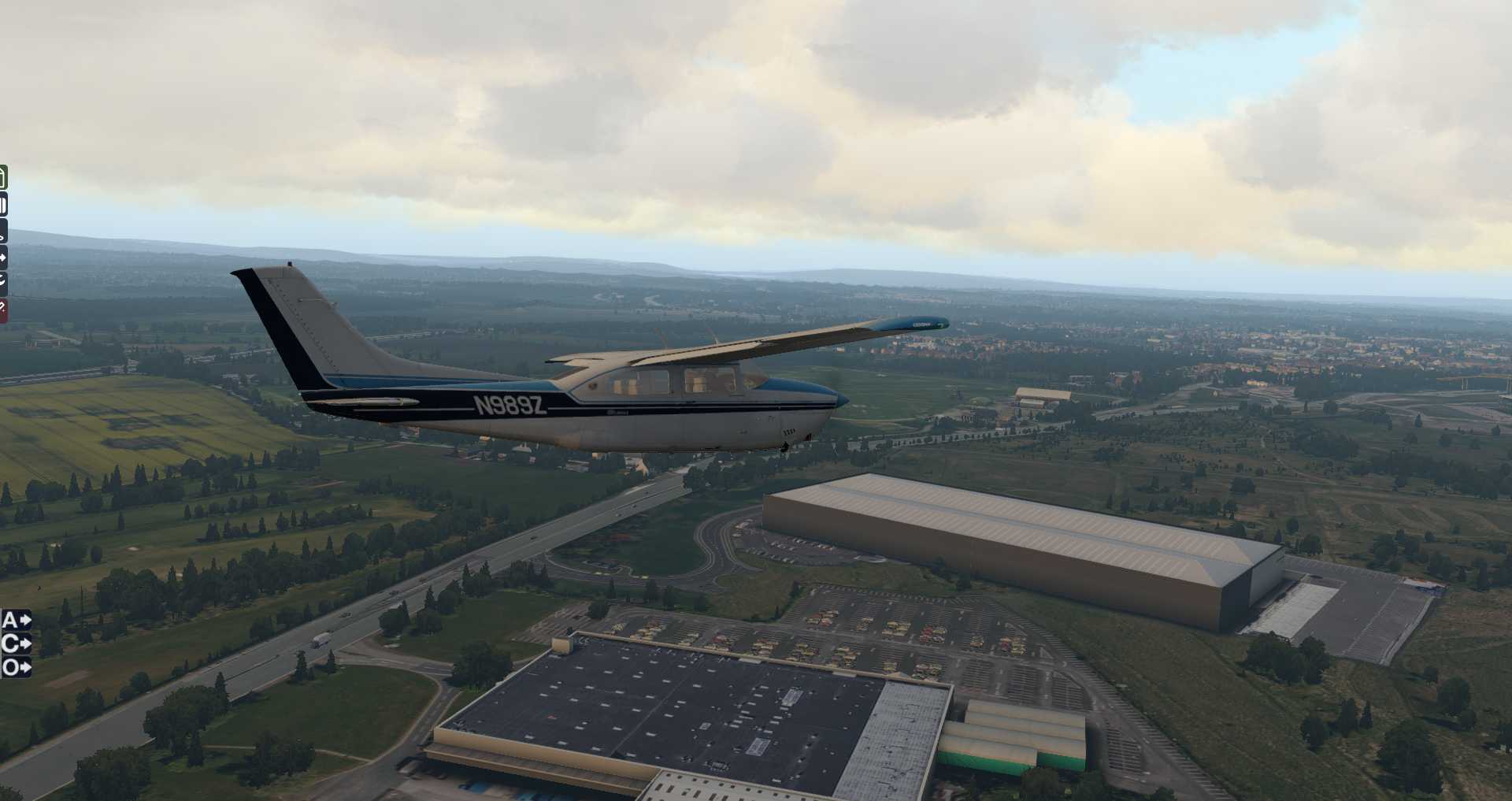Open the C arrow side panel
This screenshot has height=801, width=1512.
[x=16, y=643]
